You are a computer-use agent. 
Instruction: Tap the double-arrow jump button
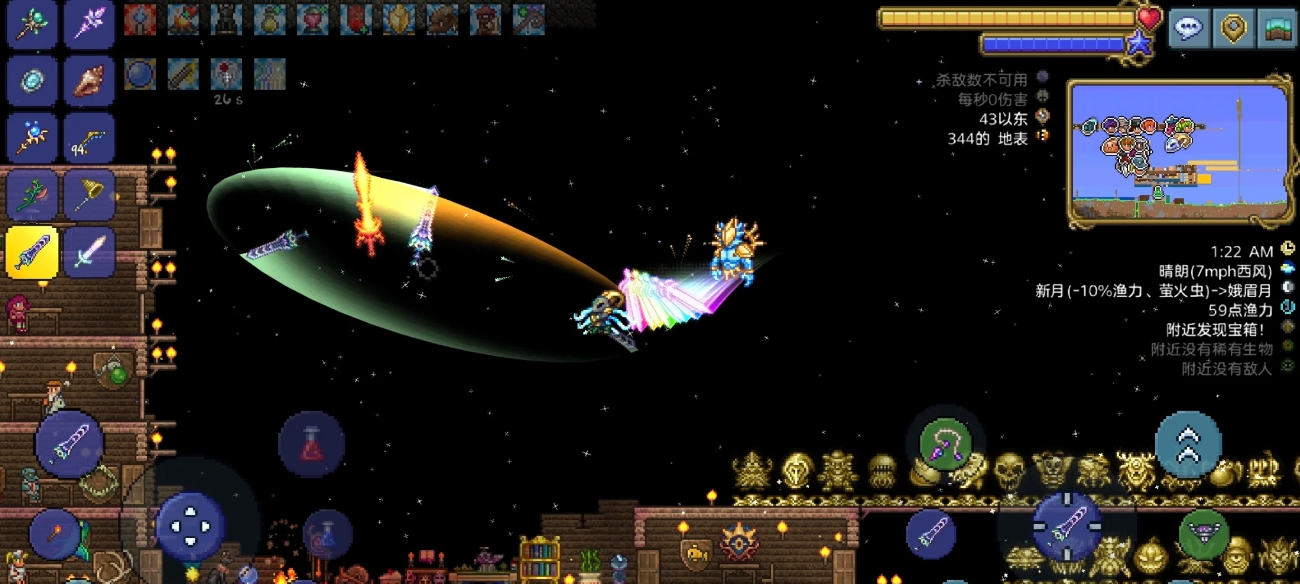[1188, 443]
